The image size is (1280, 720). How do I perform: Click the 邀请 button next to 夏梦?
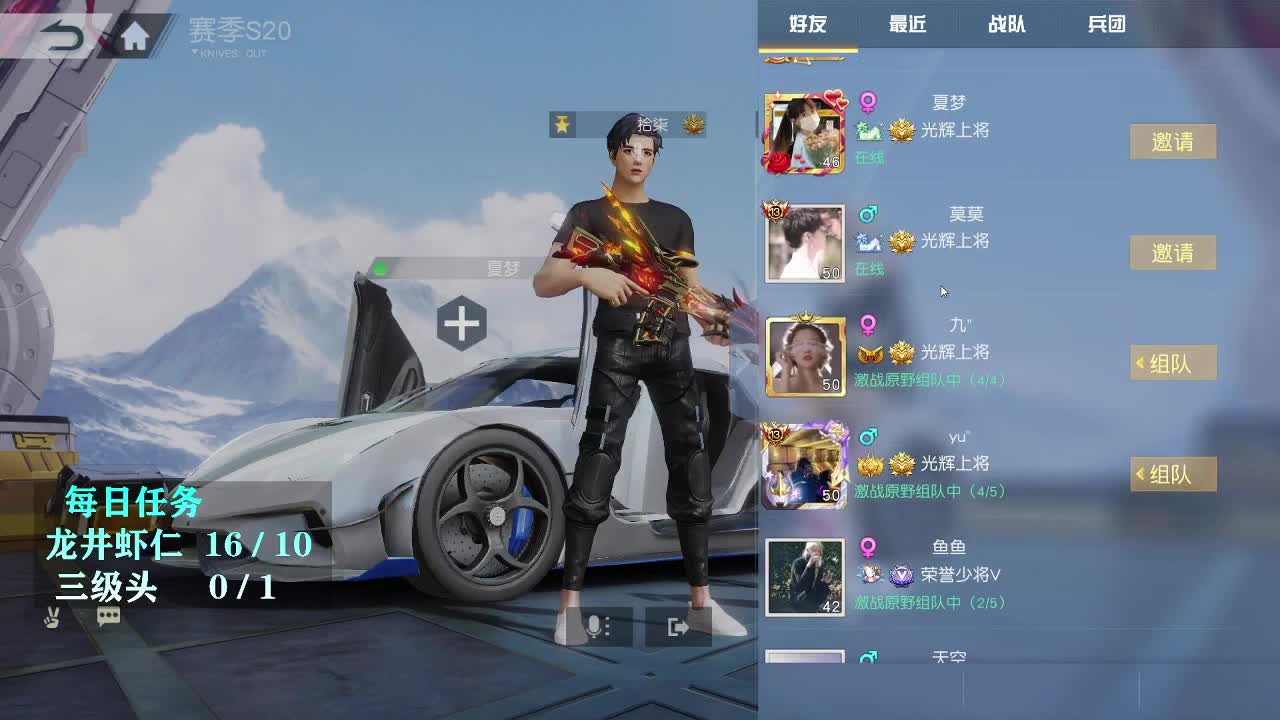[x=1172, y=142]
